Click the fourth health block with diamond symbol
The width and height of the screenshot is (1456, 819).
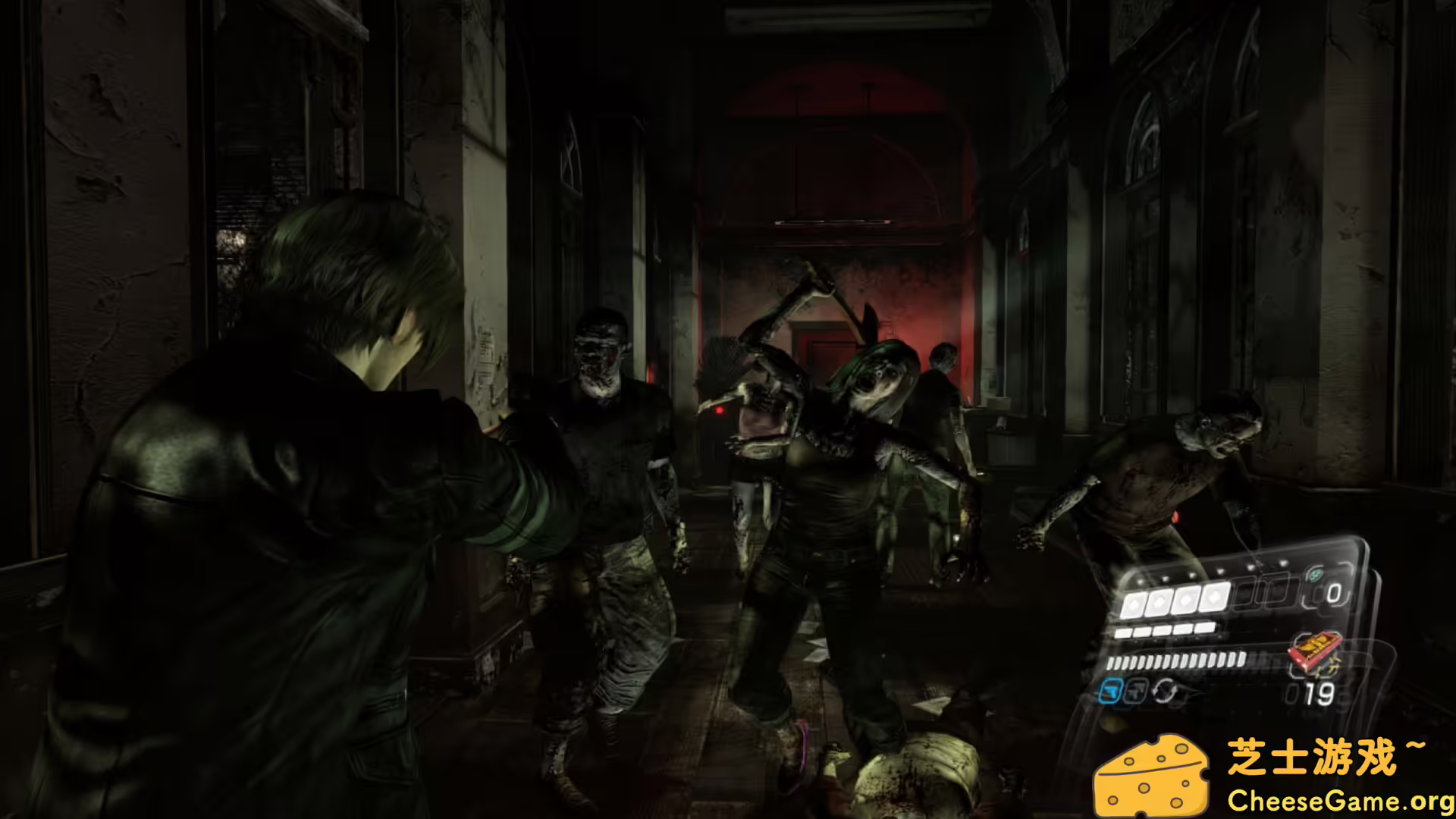[x=1213, y=597]
